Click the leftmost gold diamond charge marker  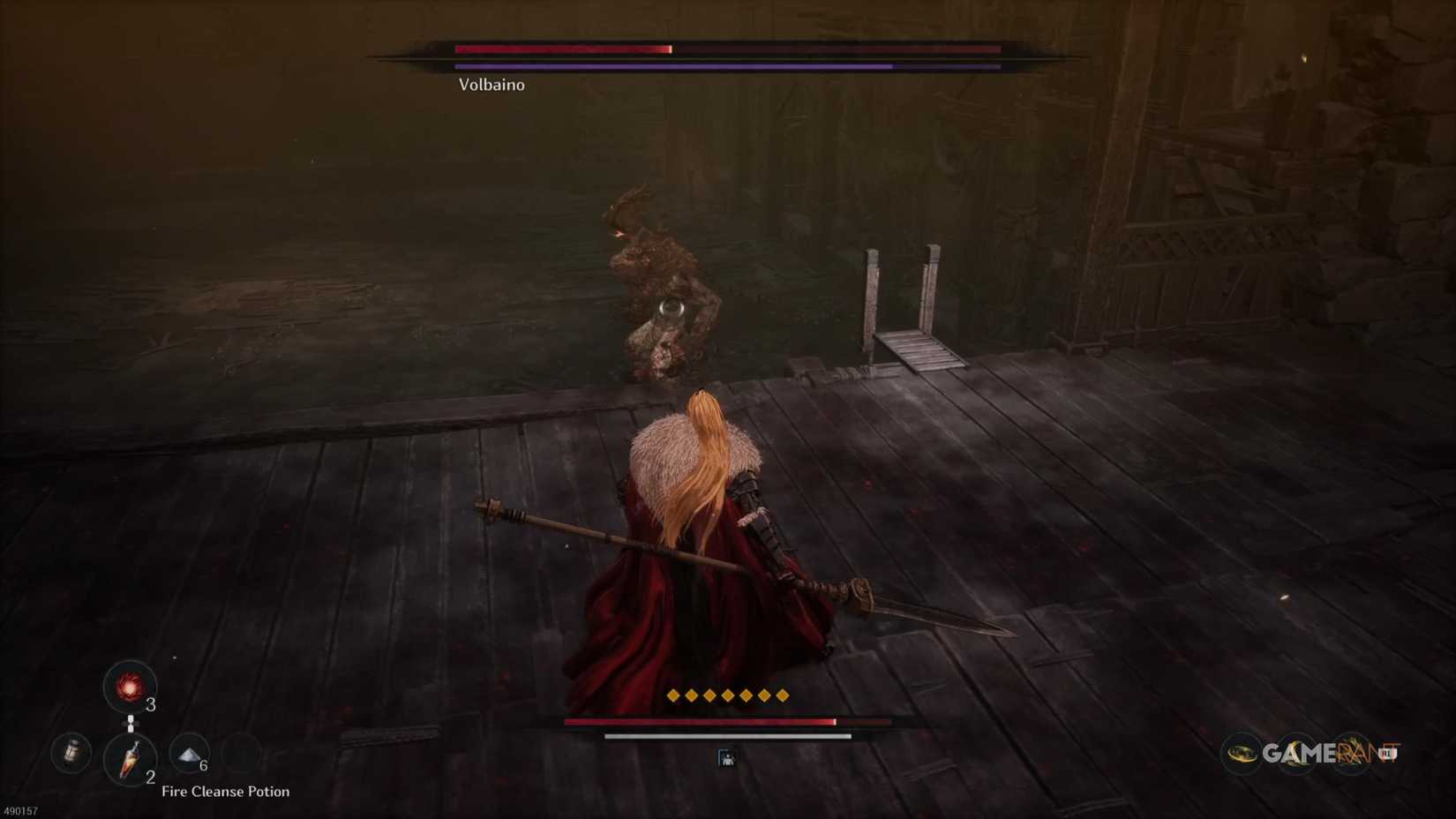click(x=673, y=695)
